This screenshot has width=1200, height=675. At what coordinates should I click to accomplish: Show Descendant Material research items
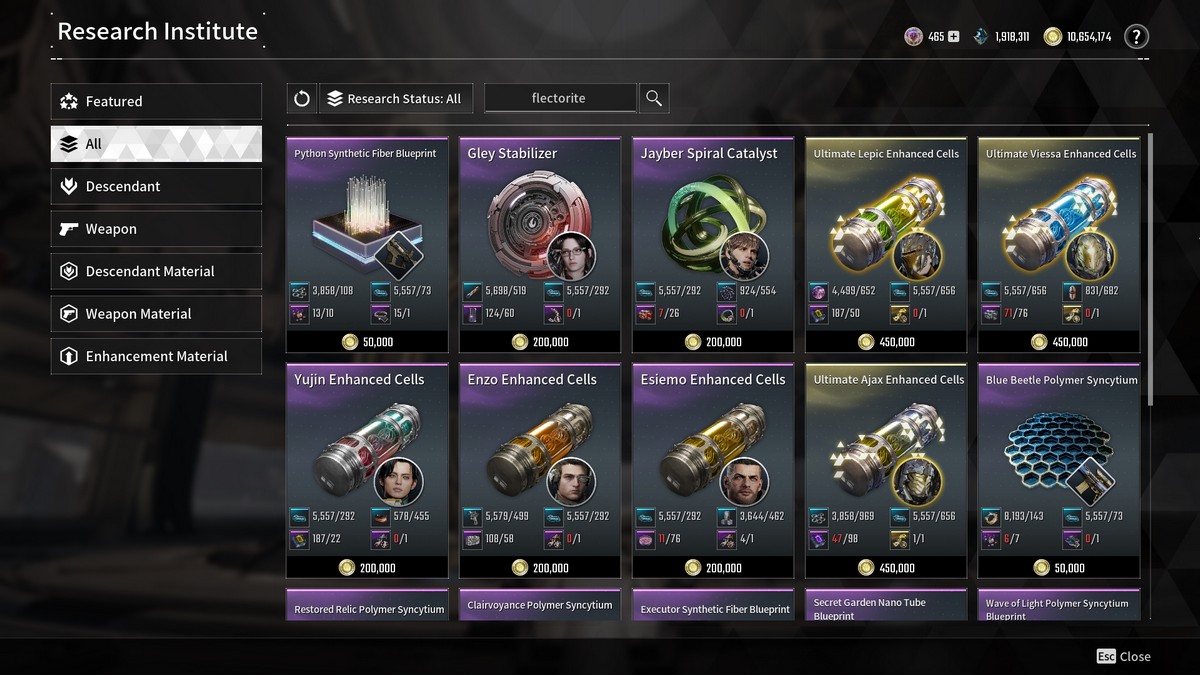(156, 271)
